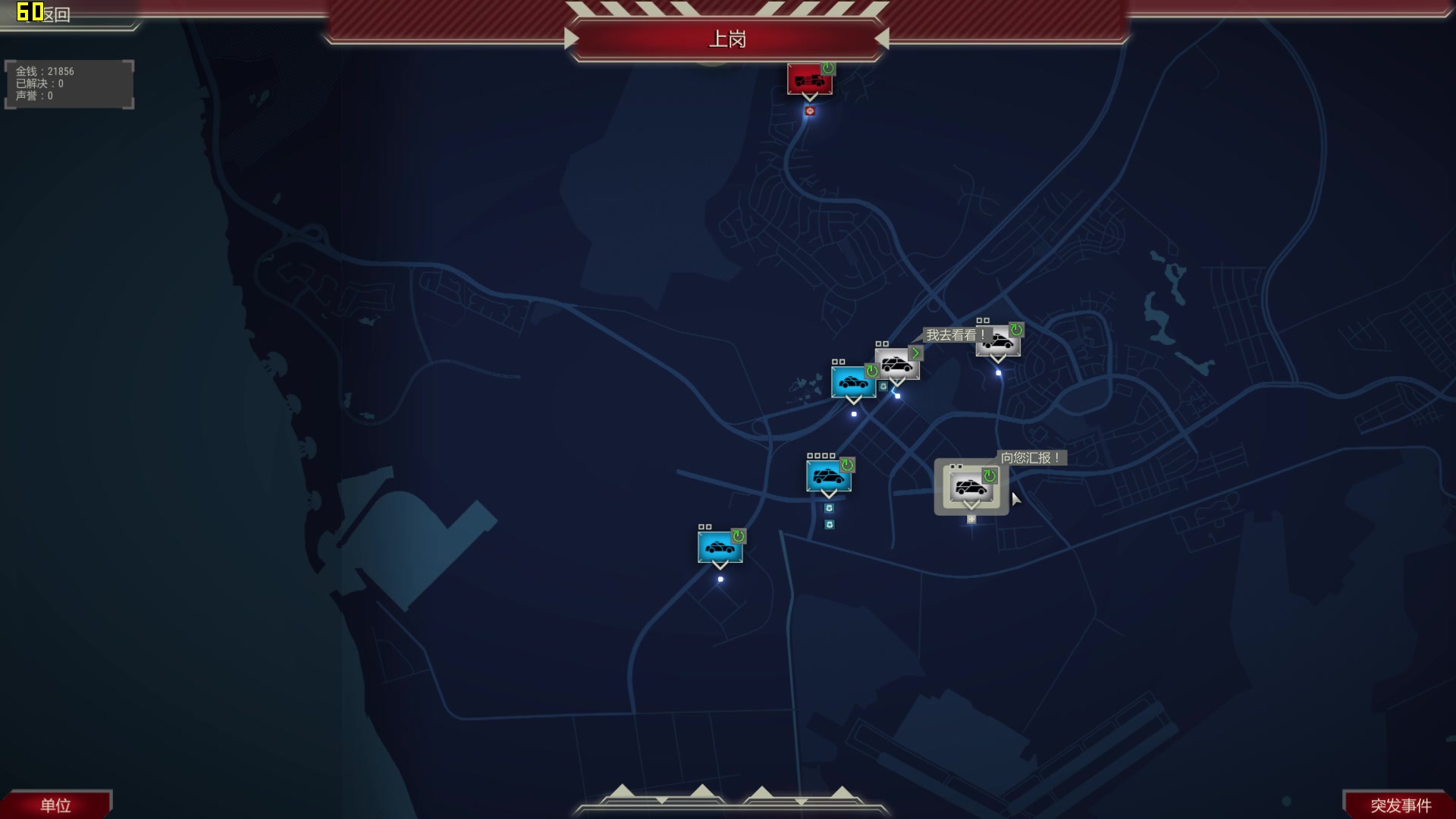
Task: Open the 单位 units panel
Action: (55, 805)
